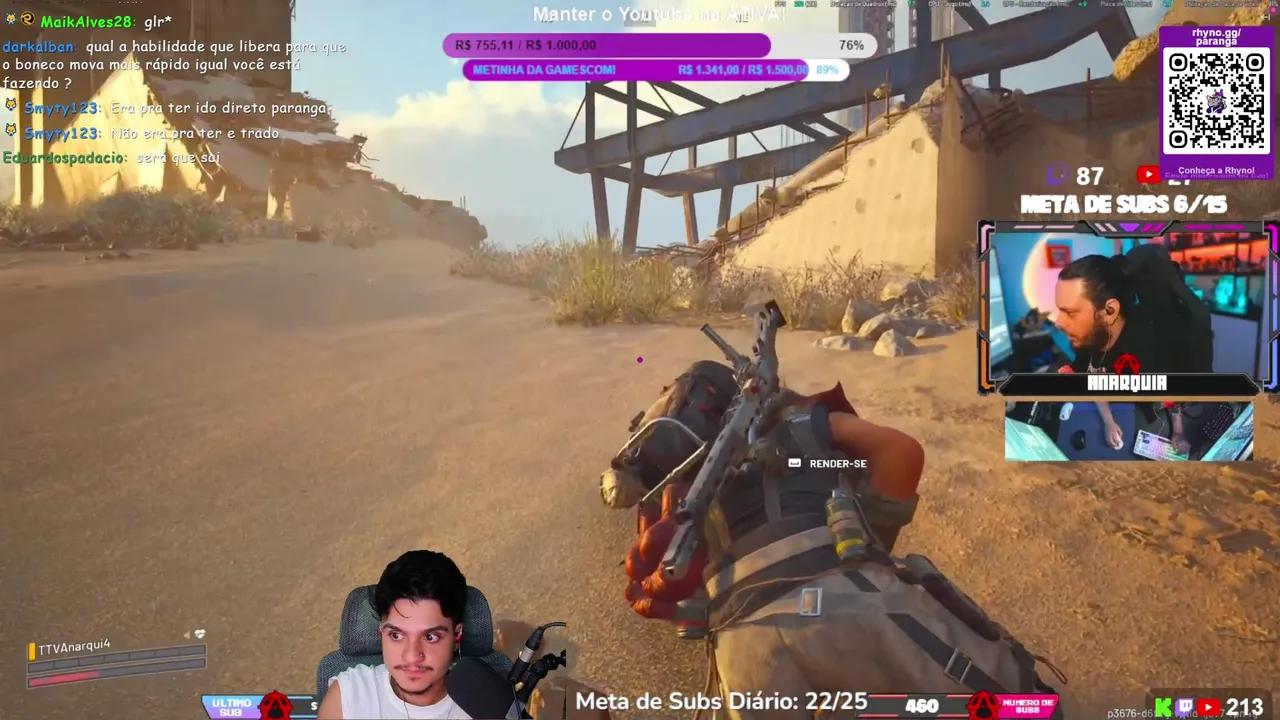Click the heart icon next to the 87 counter
The height and width of the screenshot is (720, 1280).
click(1057, 175)
